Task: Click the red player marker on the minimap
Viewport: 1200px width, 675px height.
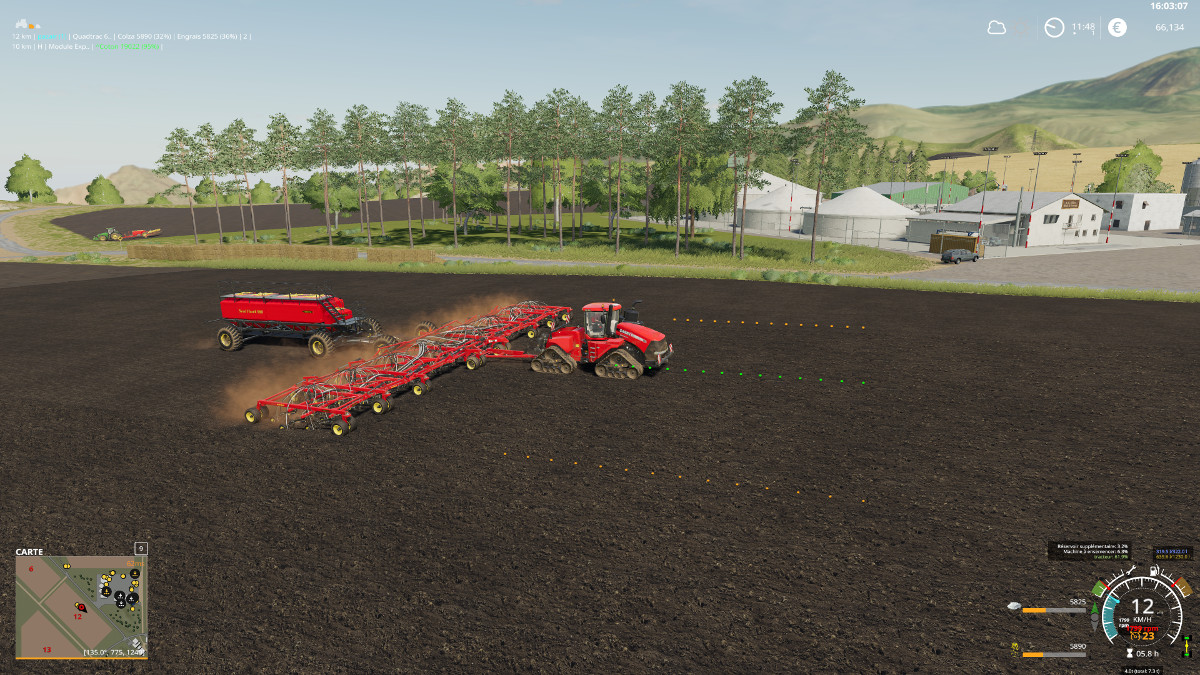Action: [81, 606]
